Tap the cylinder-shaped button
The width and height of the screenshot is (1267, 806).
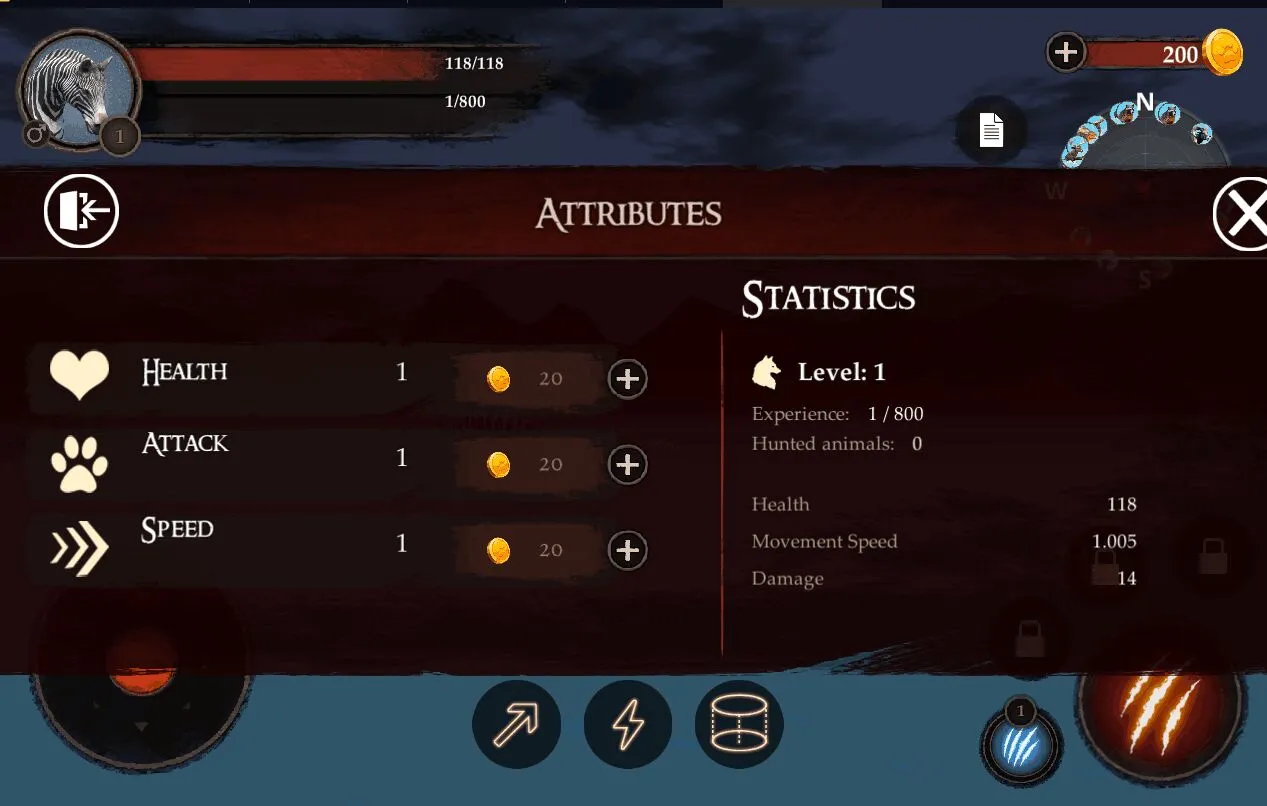click(739, 724)
